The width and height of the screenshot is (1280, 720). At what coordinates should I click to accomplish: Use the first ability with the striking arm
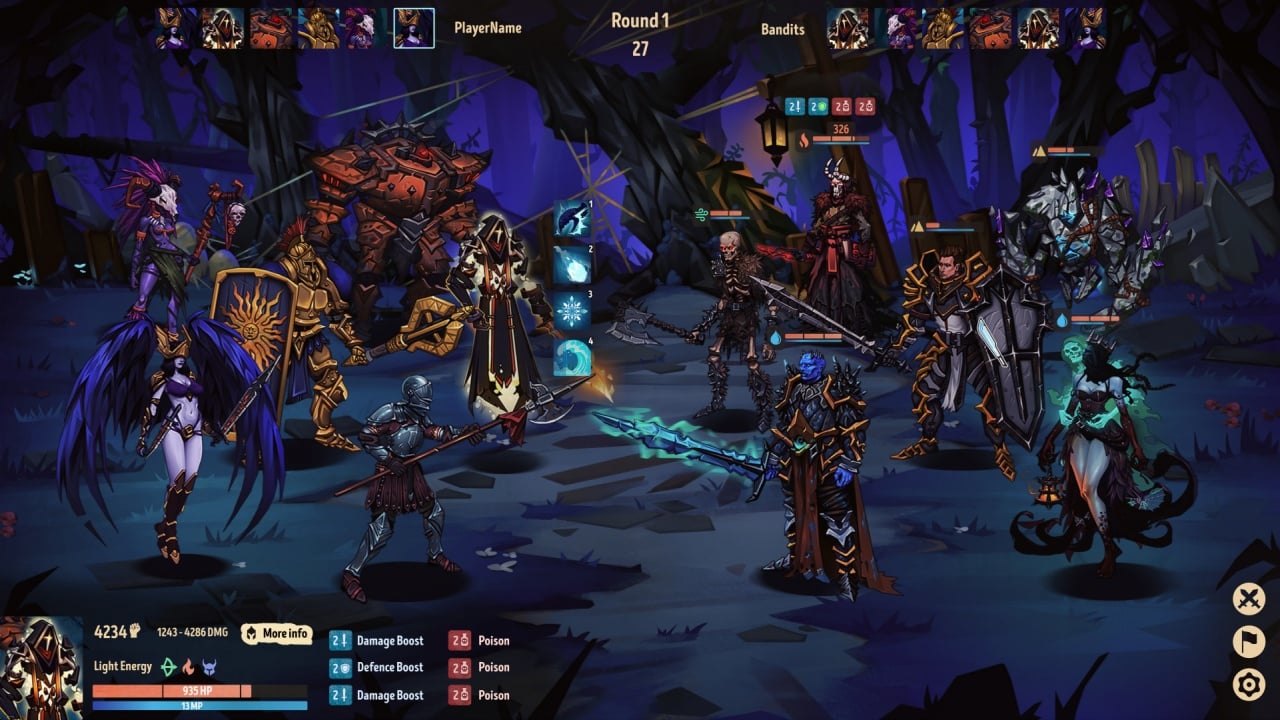tap(573, 218)
